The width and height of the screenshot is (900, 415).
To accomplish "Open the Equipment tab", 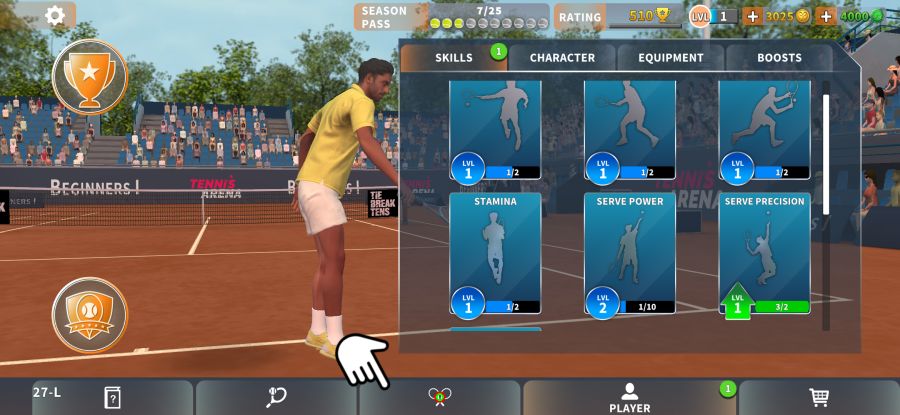I will click(671, 58).
